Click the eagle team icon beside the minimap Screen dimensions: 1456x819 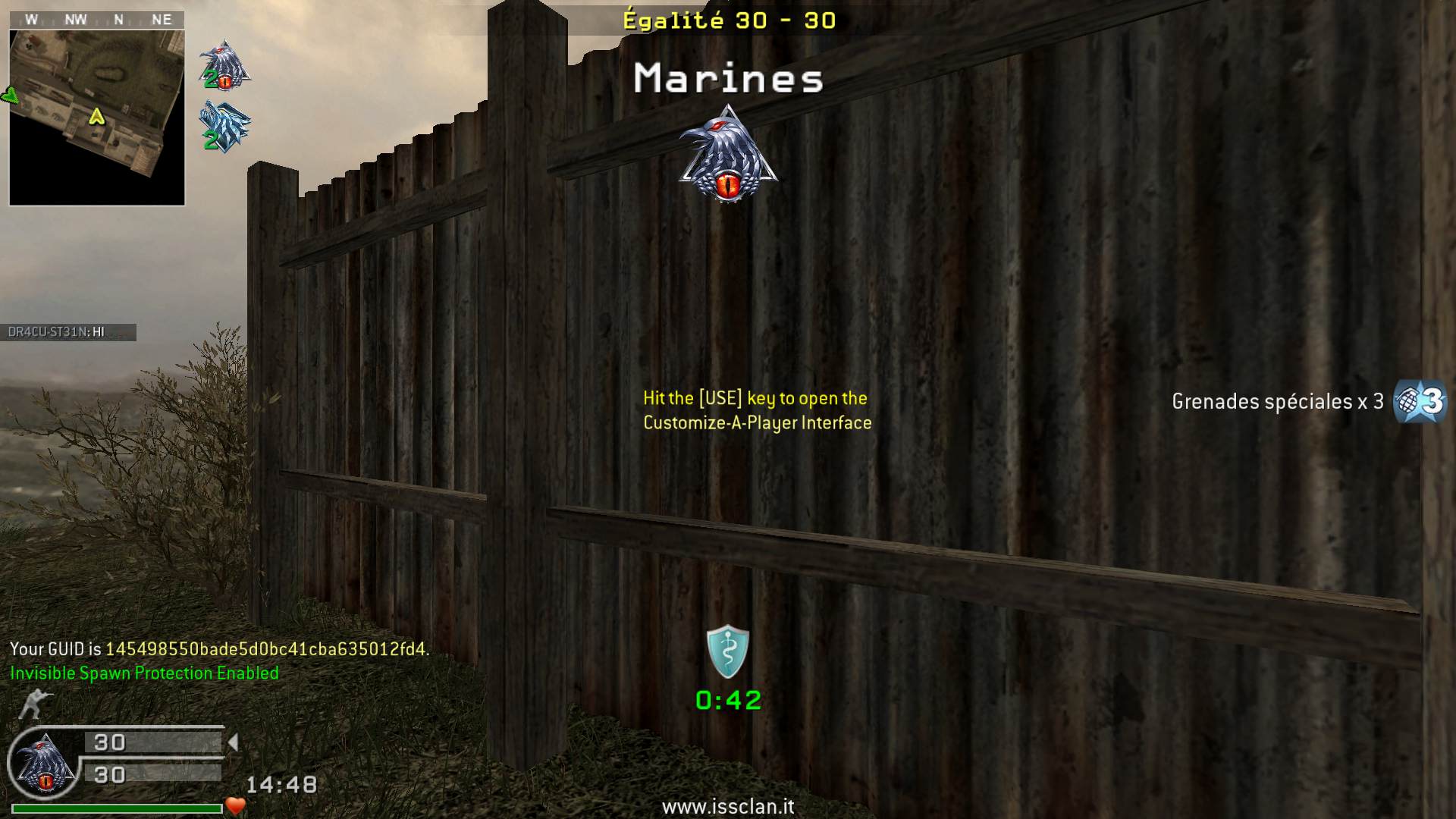224,65
